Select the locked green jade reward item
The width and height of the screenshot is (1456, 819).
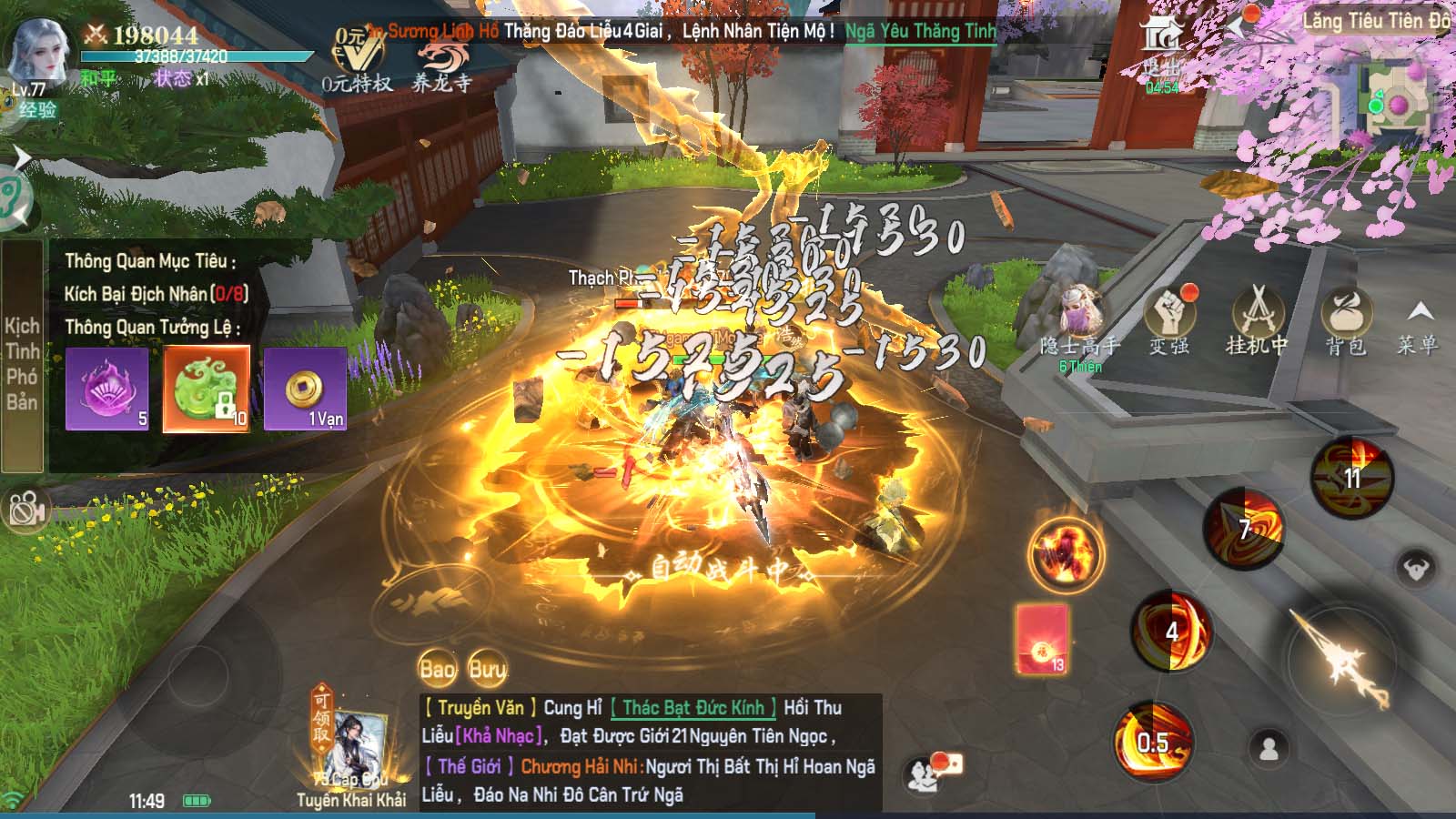pos(207,389)
